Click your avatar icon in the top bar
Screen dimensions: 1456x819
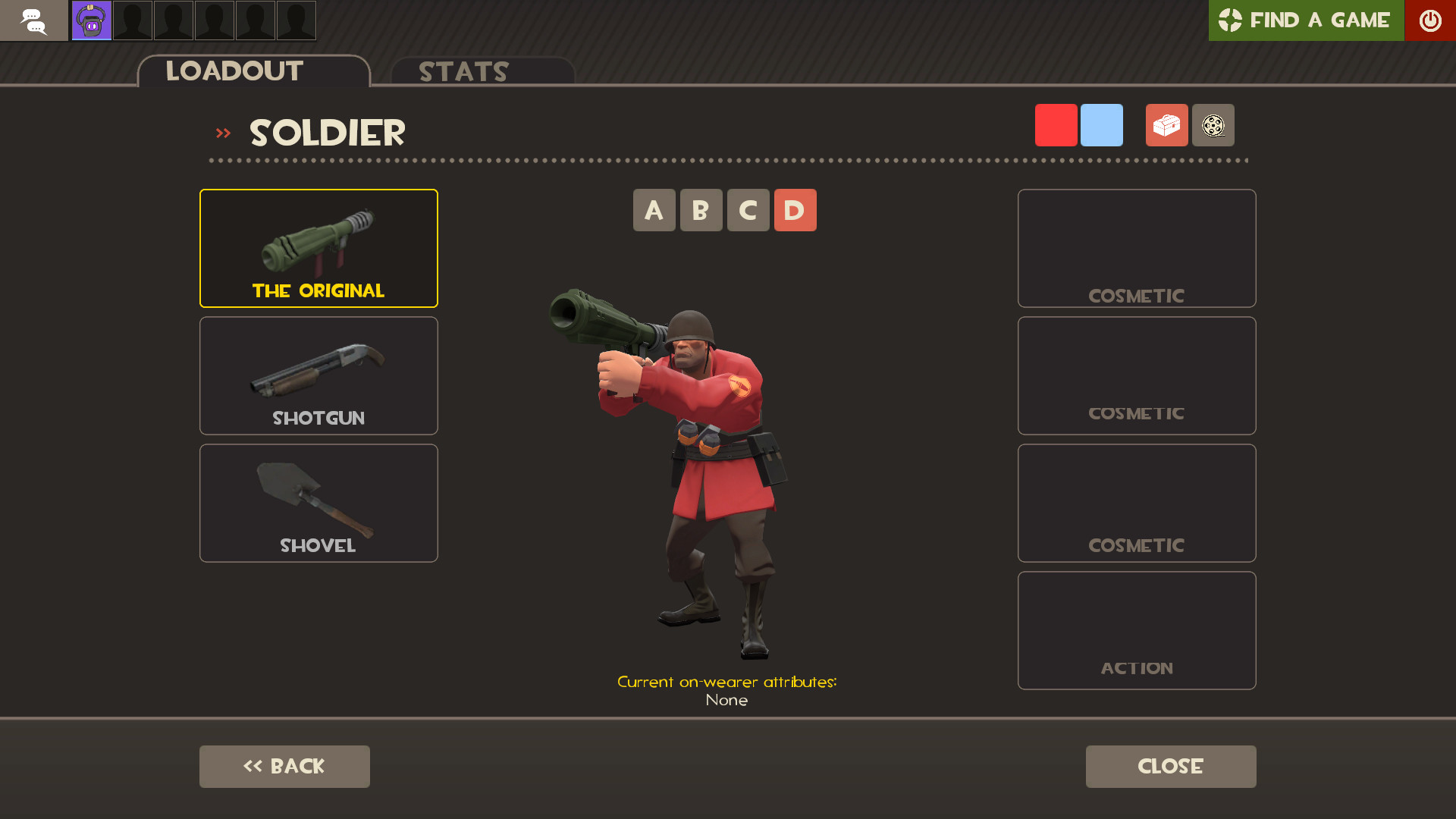tap(90, 20)
